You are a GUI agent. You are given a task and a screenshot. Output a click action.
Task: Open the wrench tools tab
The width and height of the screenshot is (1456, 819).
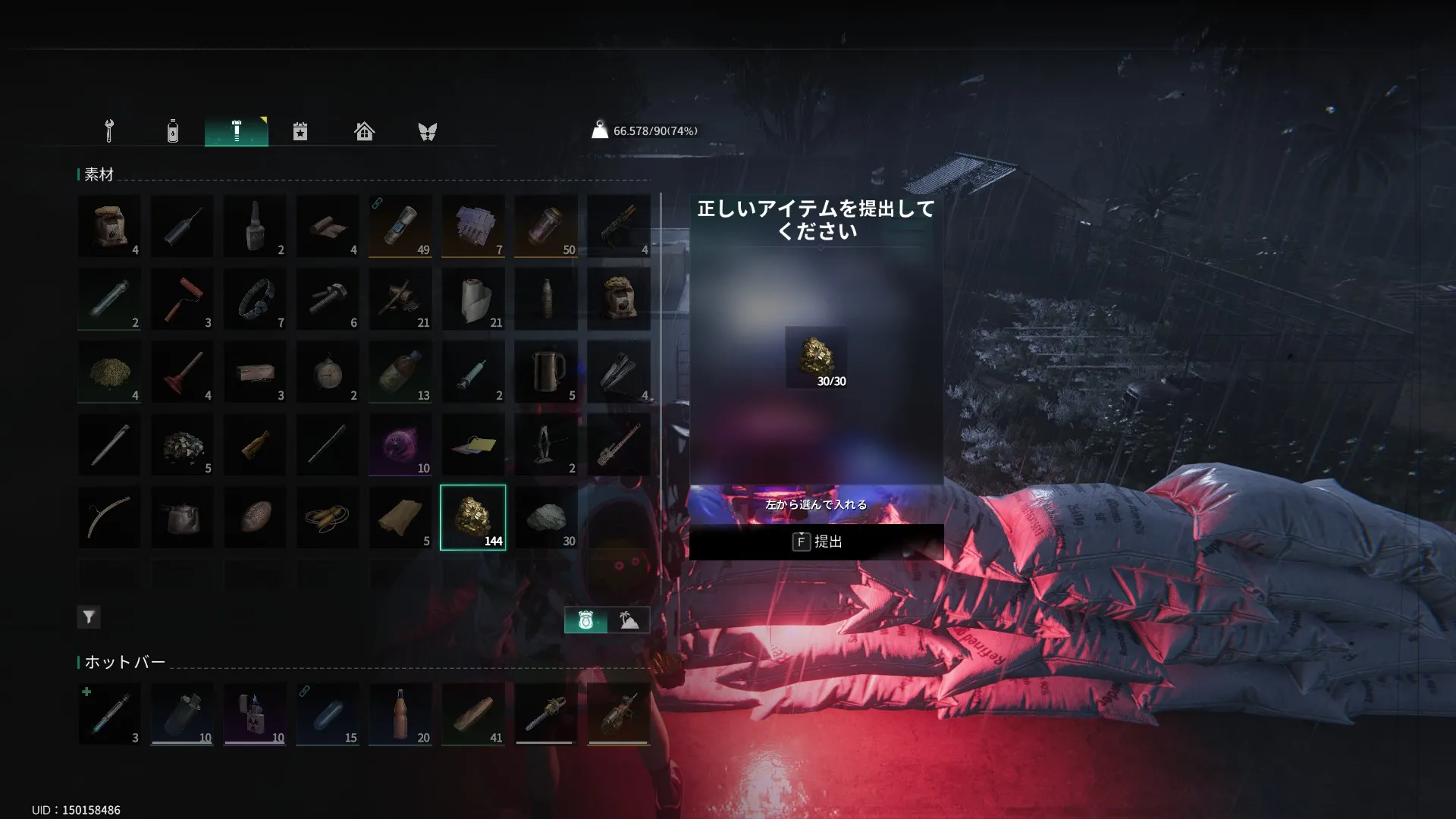109,131
